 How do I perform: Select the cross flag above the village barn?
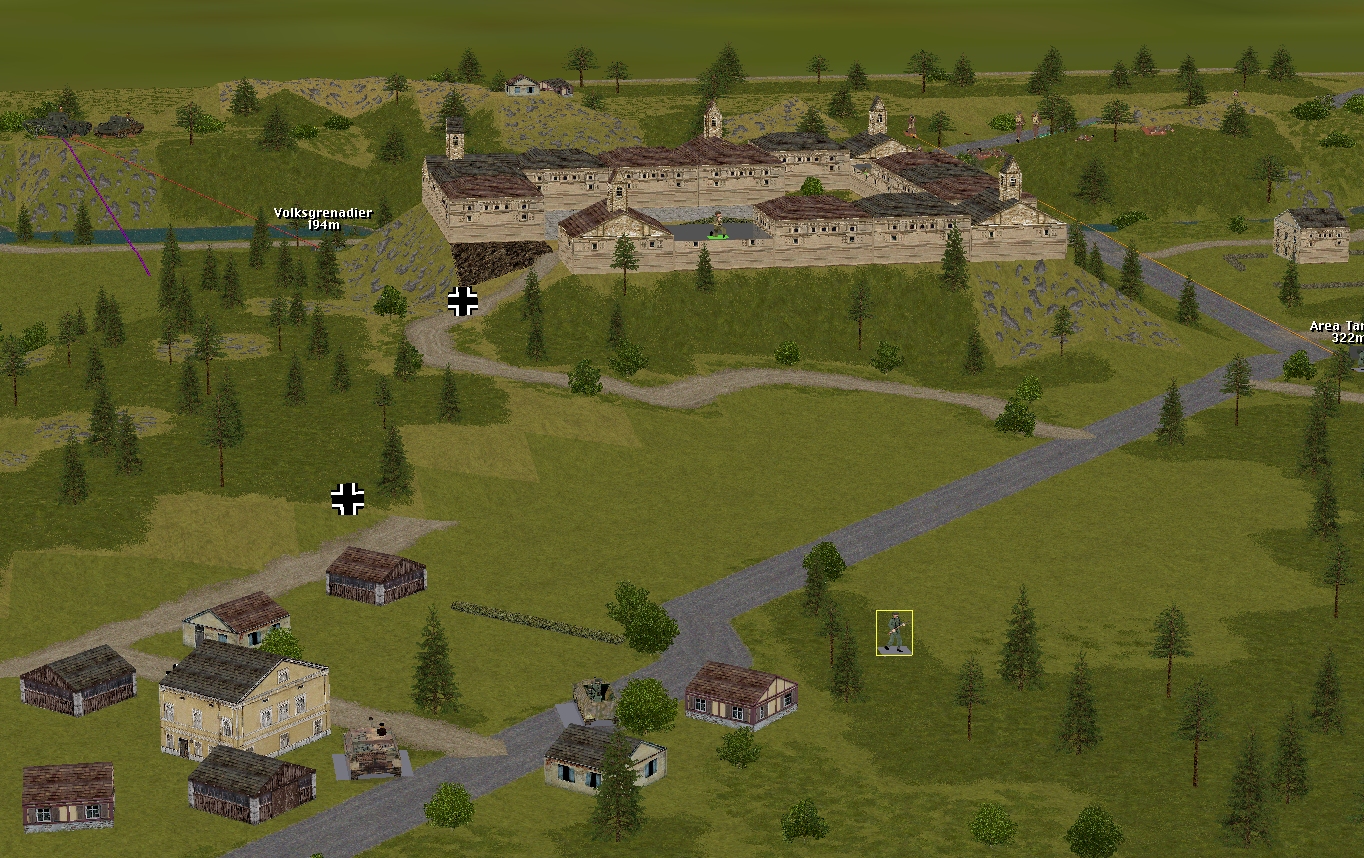[x=347, y=498]
